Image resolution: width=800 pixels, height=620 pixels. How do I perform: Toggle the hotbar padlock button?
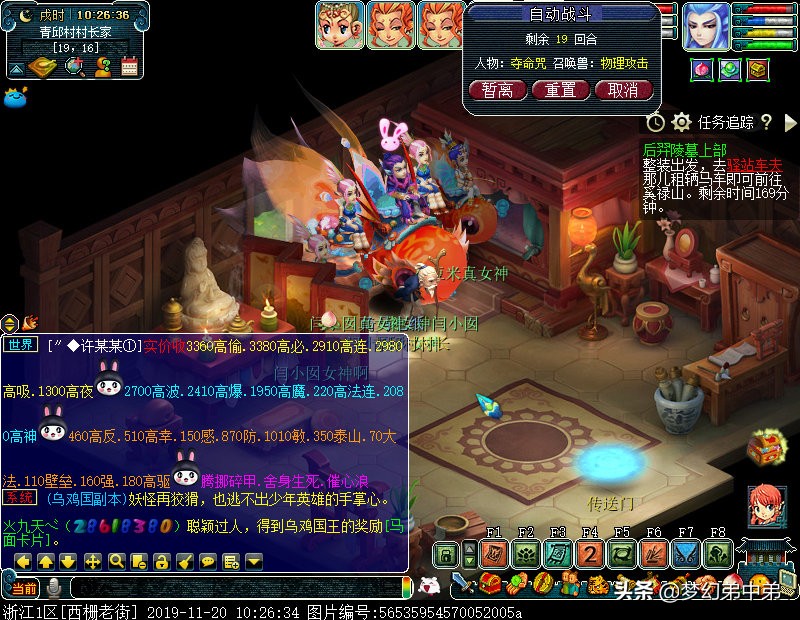point(445,554)
